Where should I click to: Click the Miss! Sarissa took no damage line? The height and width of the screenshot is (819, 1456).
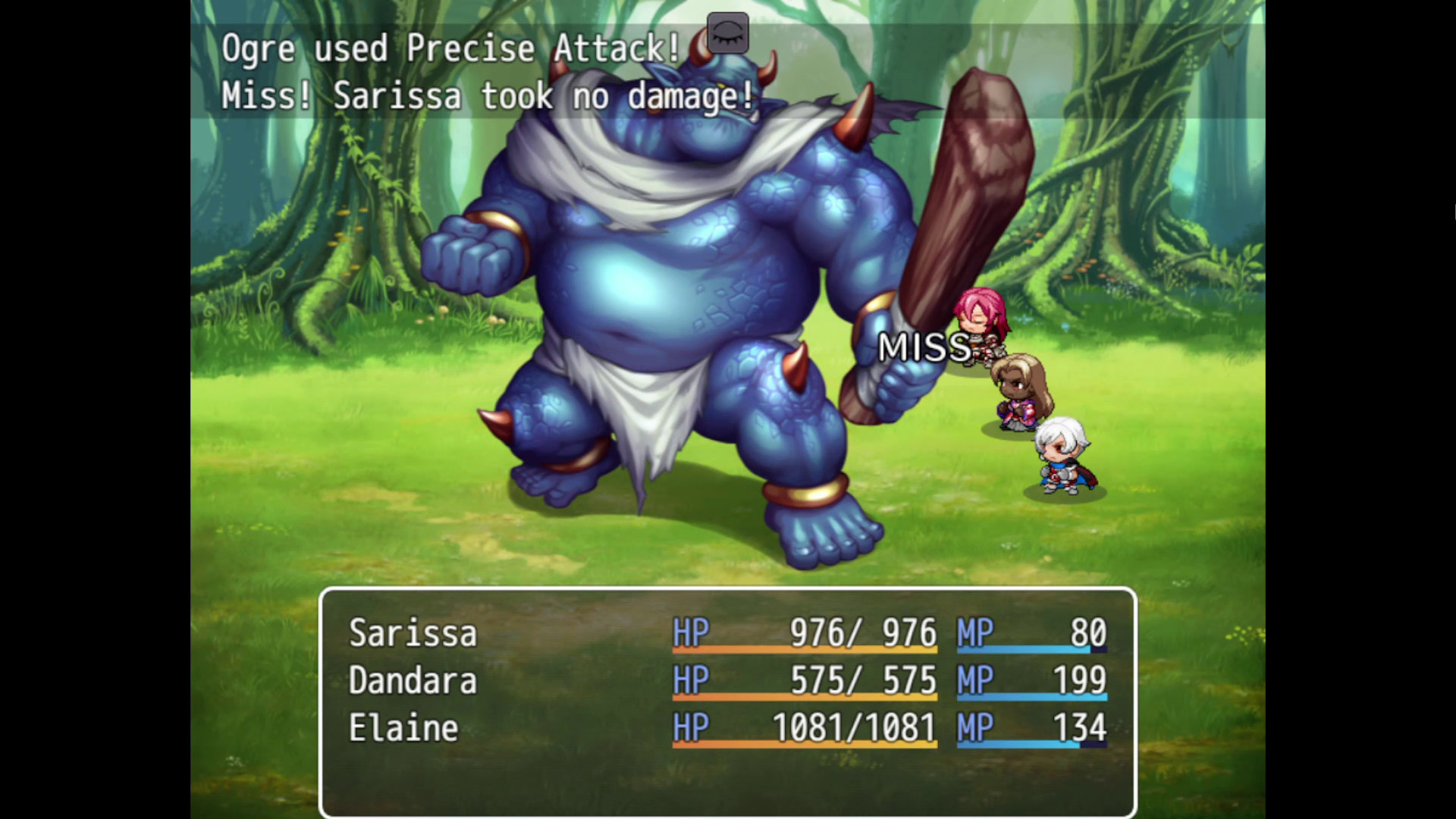[x=488, y=96]
